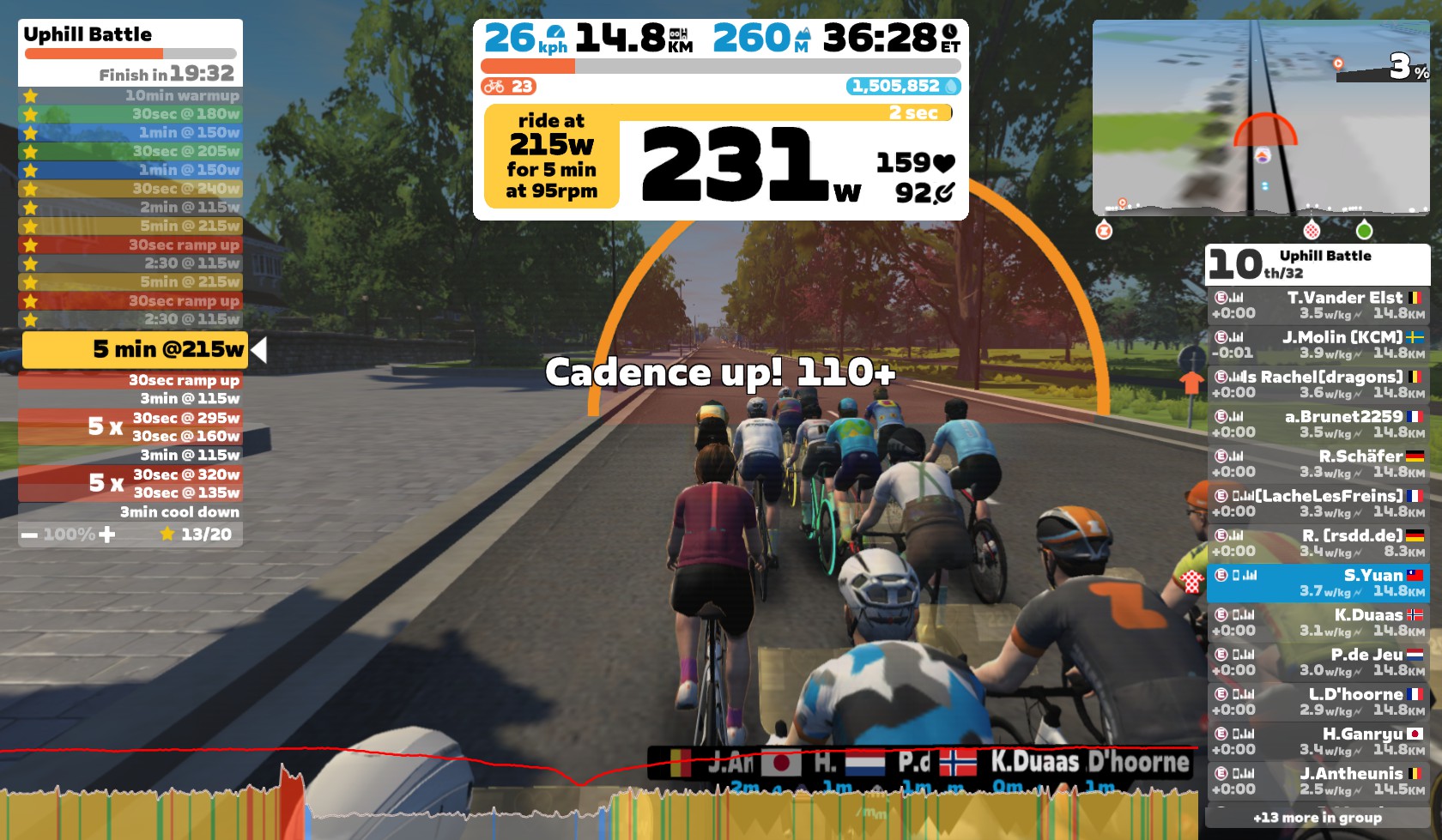Image resolution: width=1442 pixels, height=840 pixels.
Task: Select J.Antheunis at the list bottom
Action: (x=1318, y=781)
